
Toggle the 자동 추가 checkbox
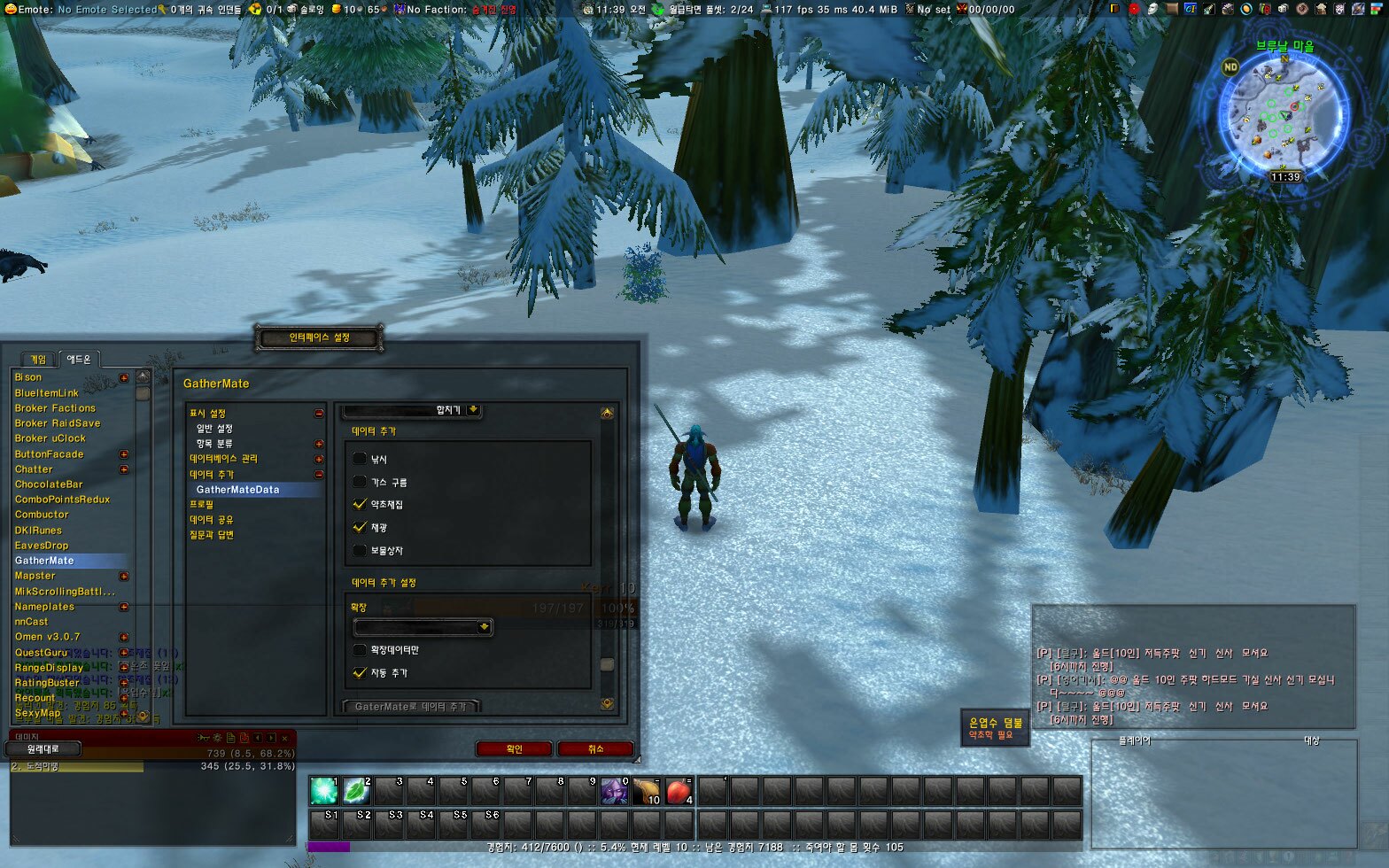point(360,672)
